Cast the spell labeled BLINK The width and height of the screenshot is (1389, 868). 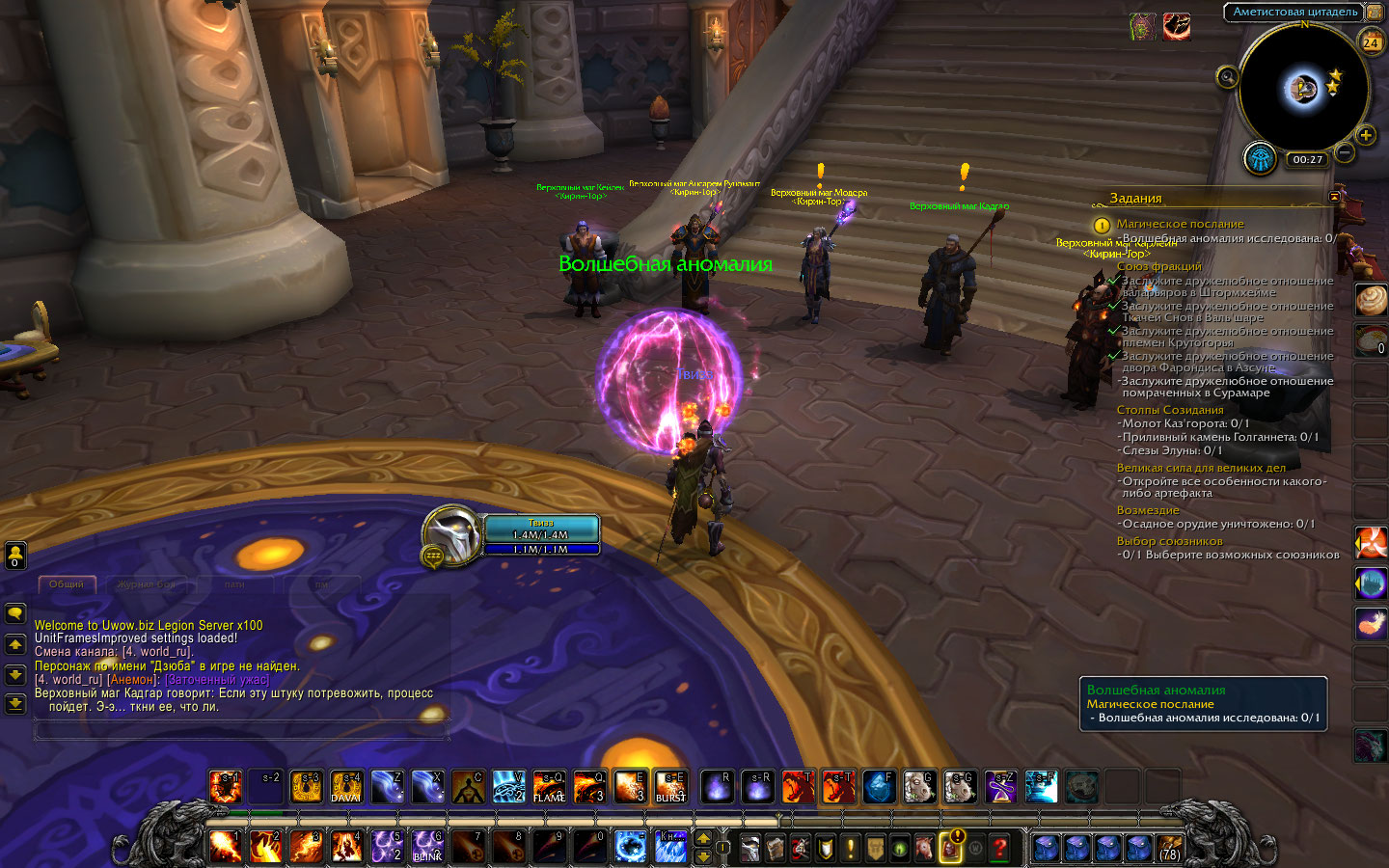(427, 847)
